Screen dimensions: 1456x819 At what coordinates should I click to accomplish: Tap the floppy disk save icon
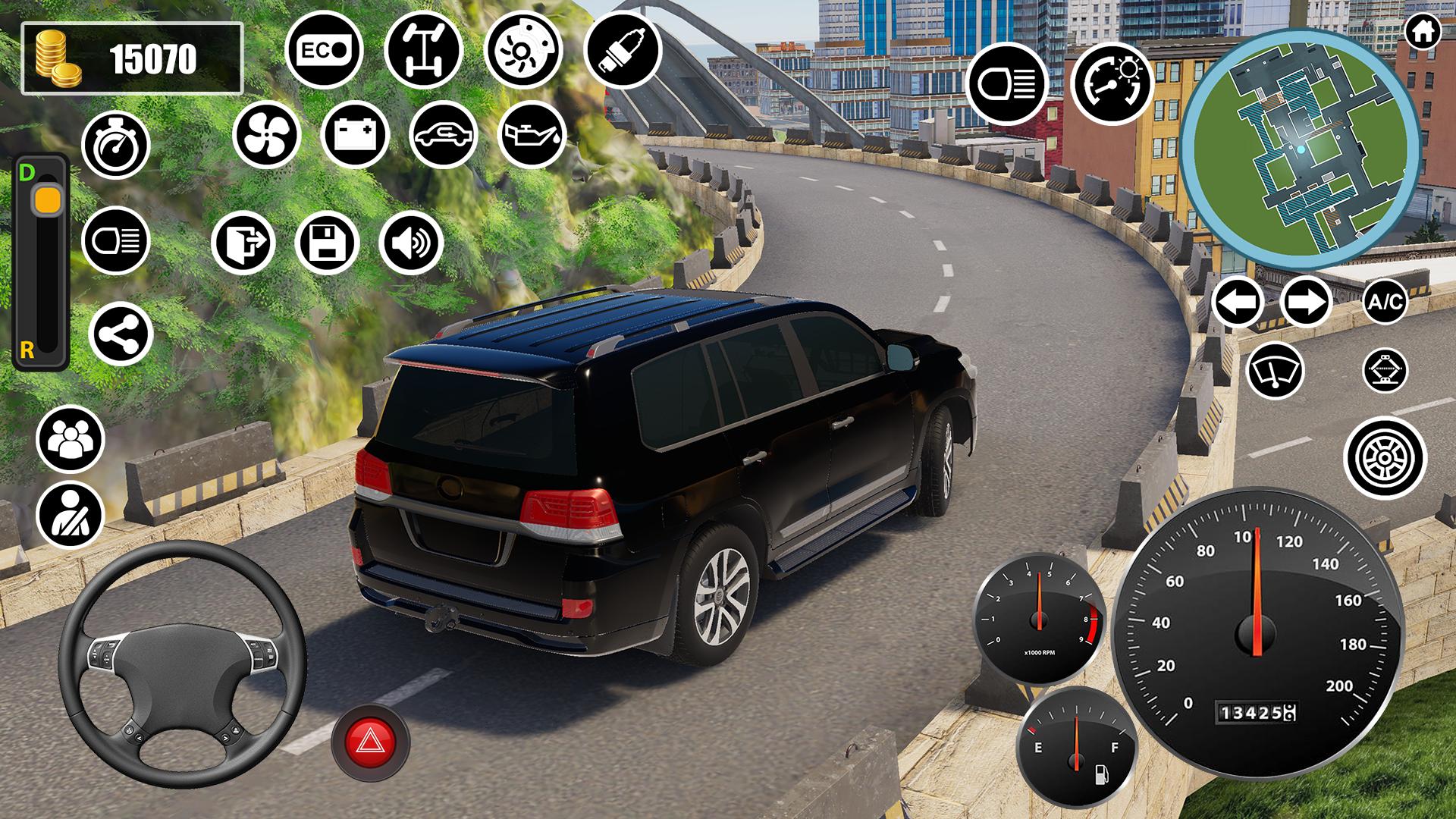[326, 243]
